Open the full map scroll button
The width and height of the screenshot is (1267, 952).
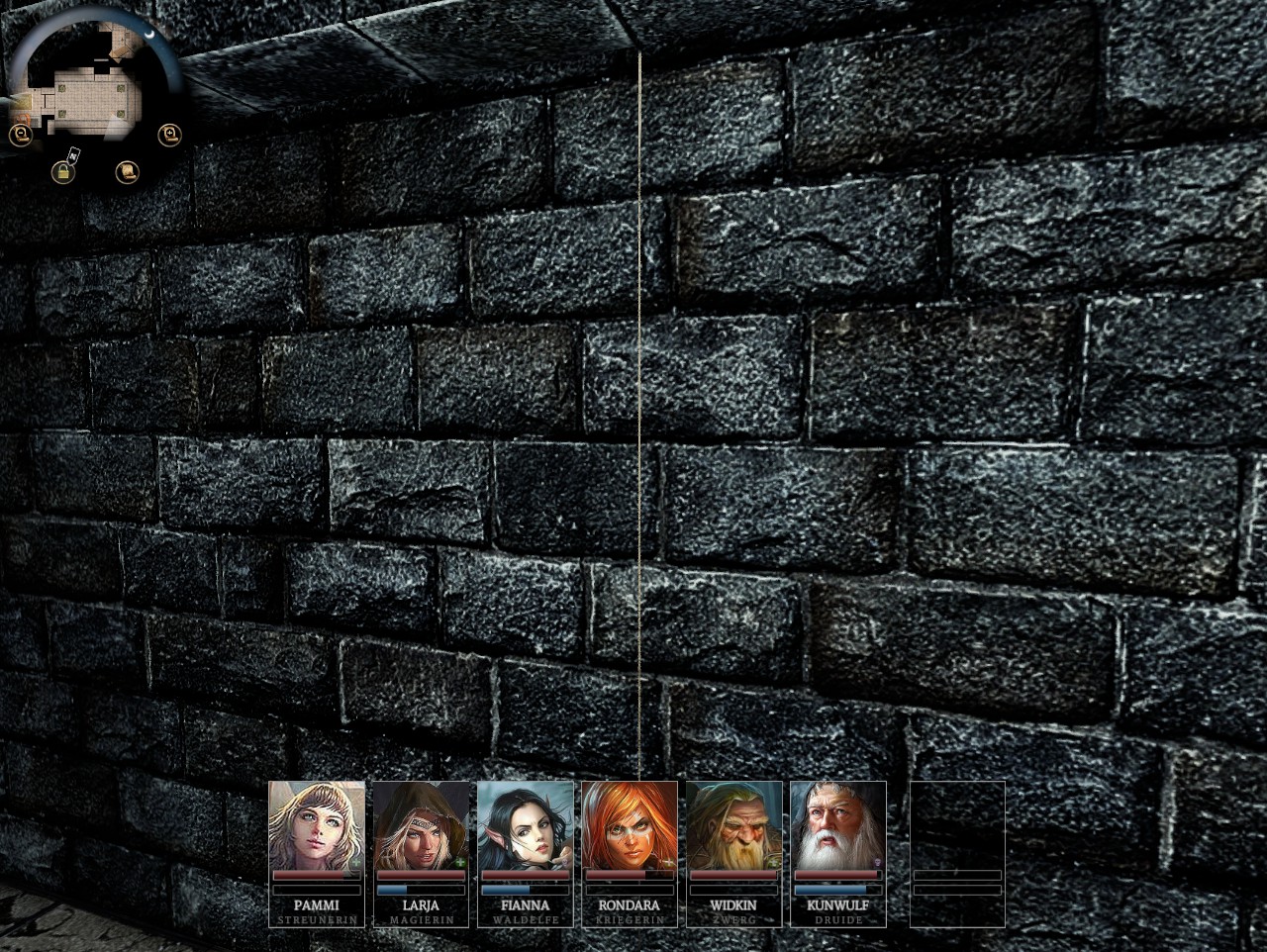tap(126, 172)
